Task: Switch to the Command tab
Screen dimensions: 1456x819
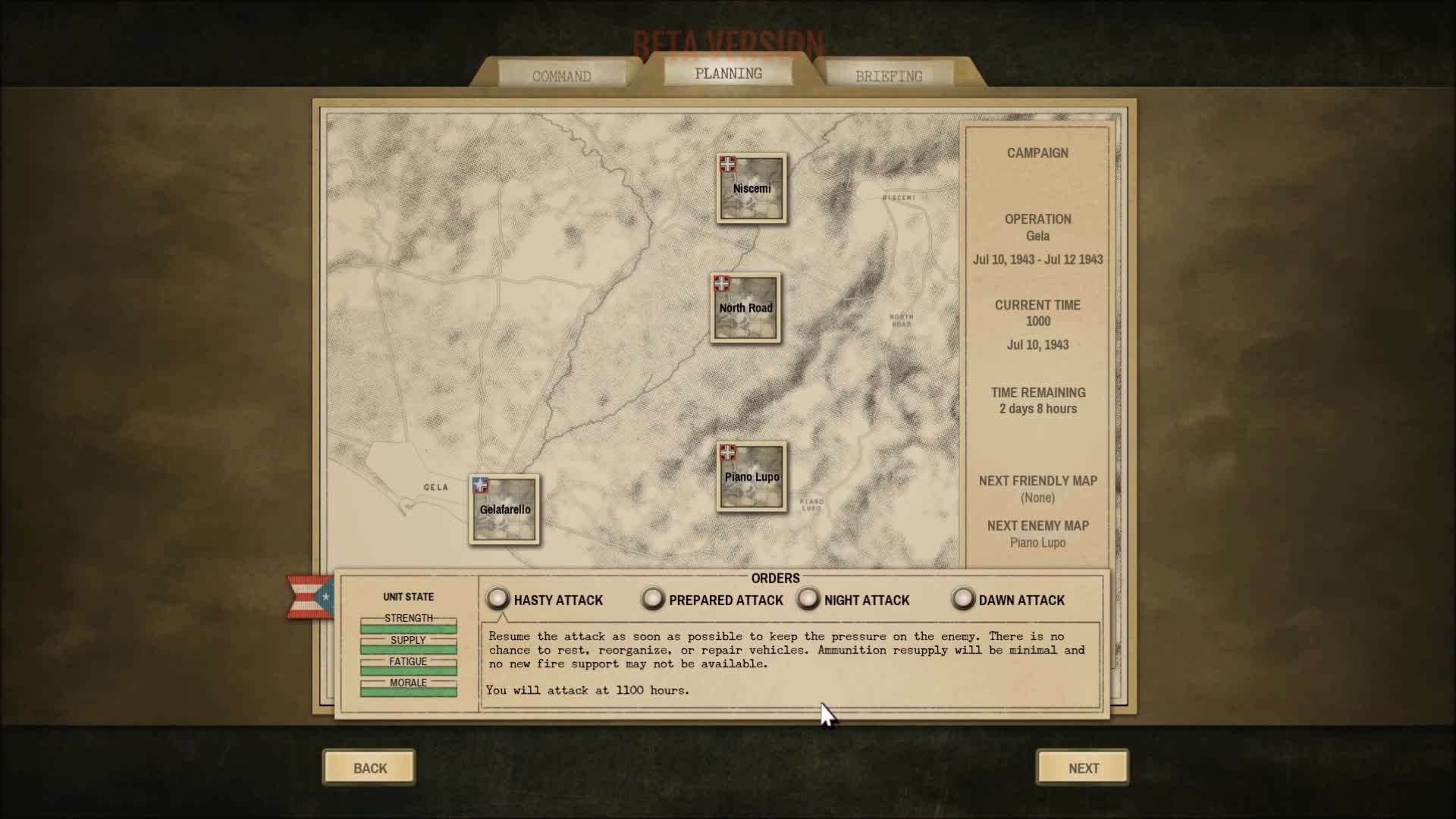Action: (562, 75)
